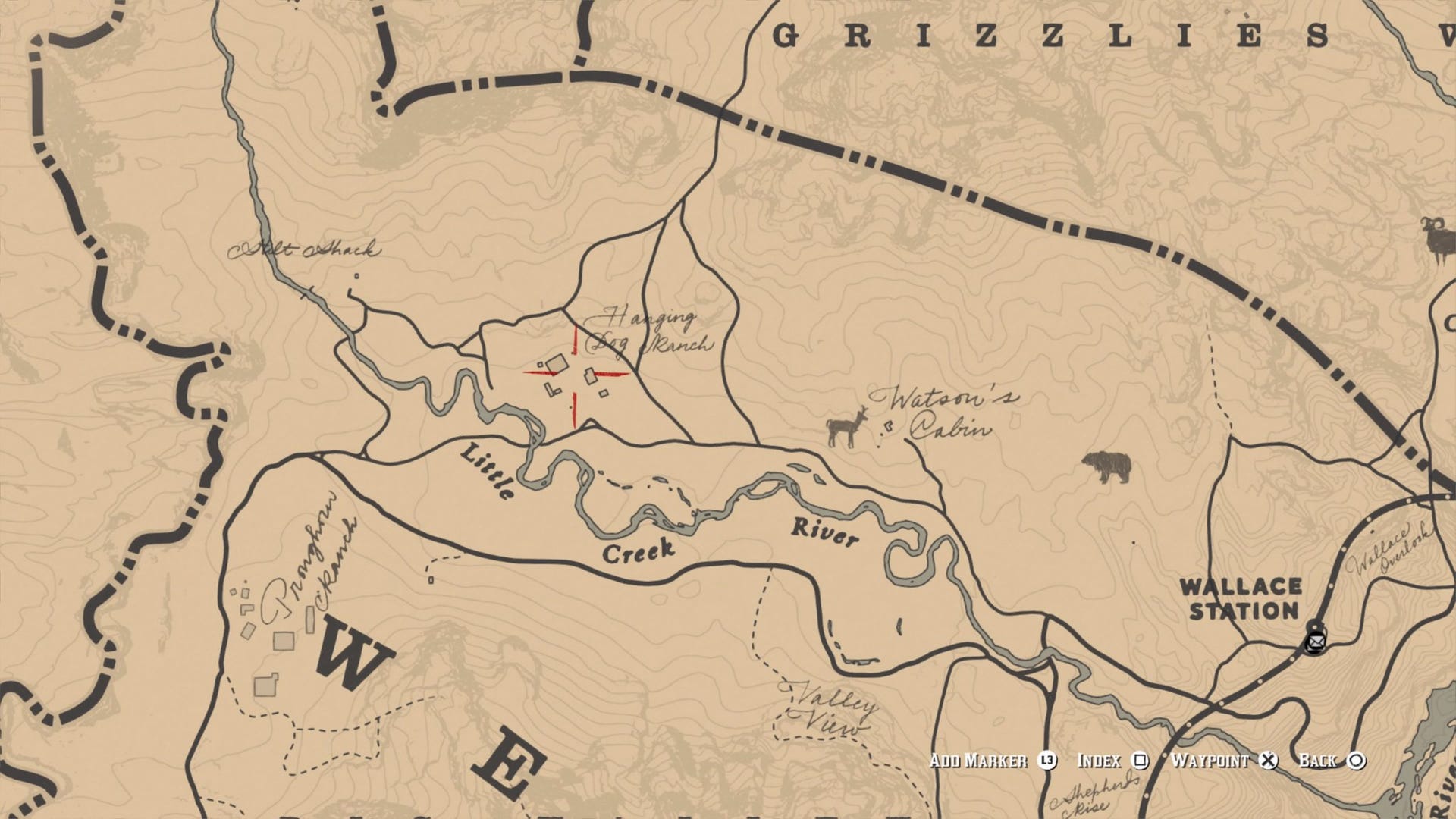This screenshot has height=819, width=1456.
Task: Click the square button icon beside Index
Action: tap(1141, 761)
